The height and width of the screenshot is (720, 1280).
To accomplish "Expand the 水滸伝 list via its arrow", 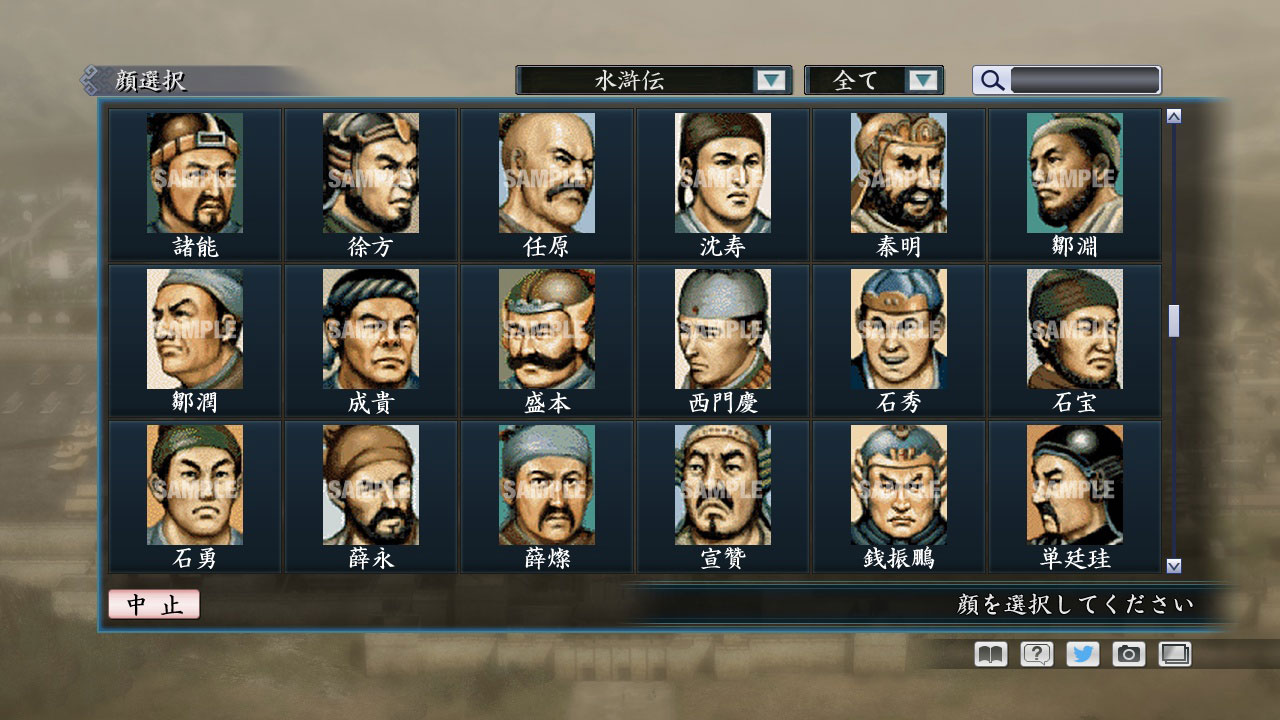I will pyautogui.click(x=771, y=79).
